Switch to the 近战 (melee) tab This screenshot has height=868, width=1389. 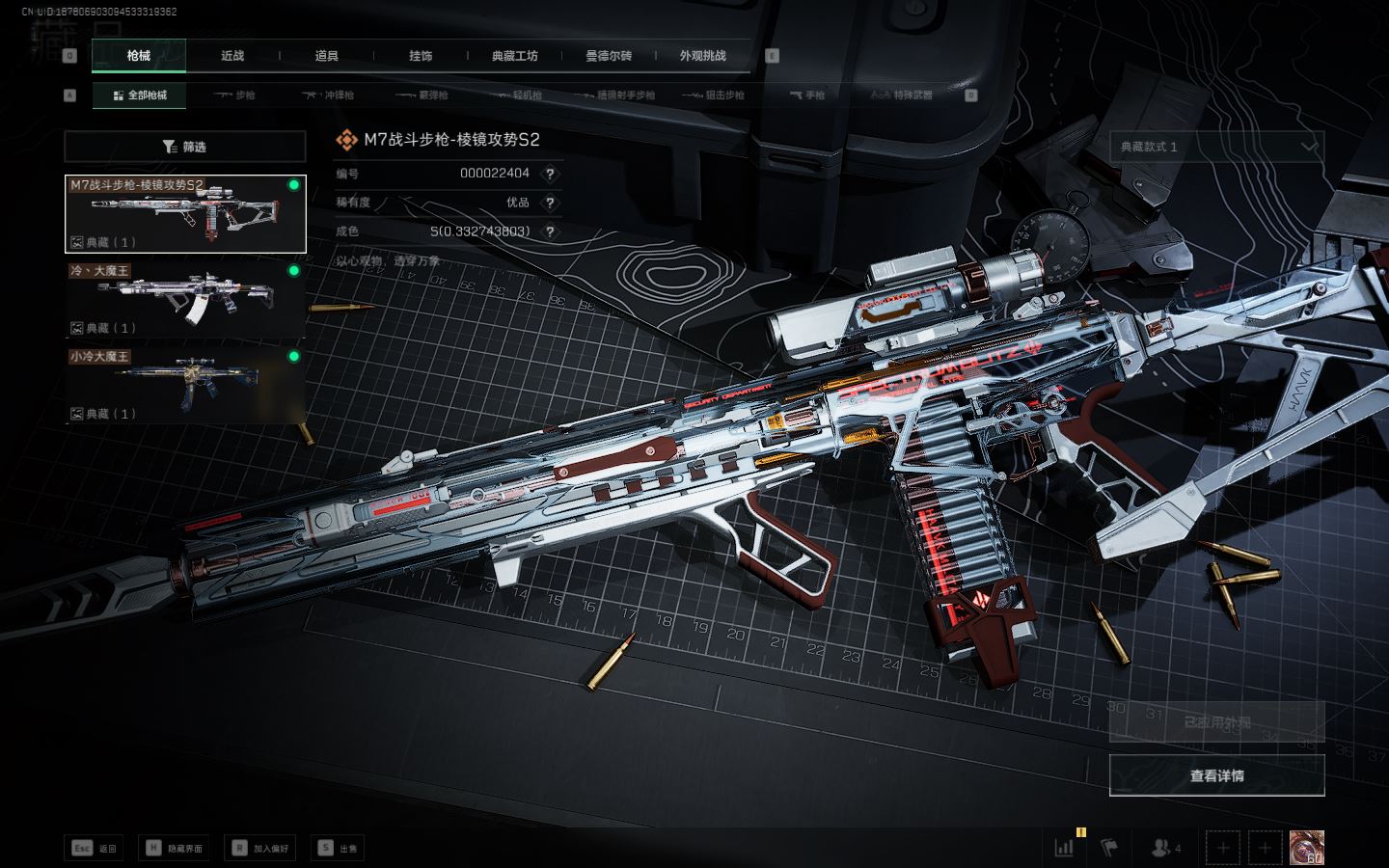click(232, 56)
